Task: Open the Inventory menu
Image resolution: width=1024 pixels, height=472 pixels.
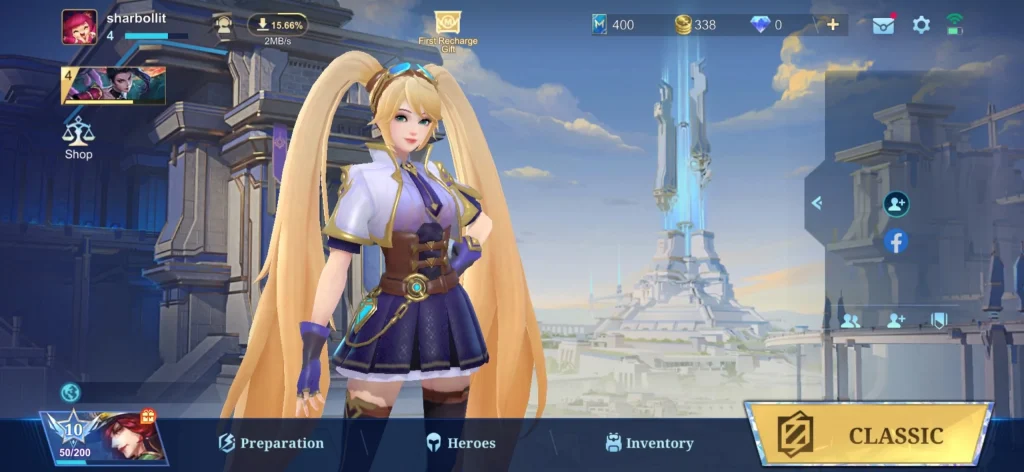Action: pos(649,442)
